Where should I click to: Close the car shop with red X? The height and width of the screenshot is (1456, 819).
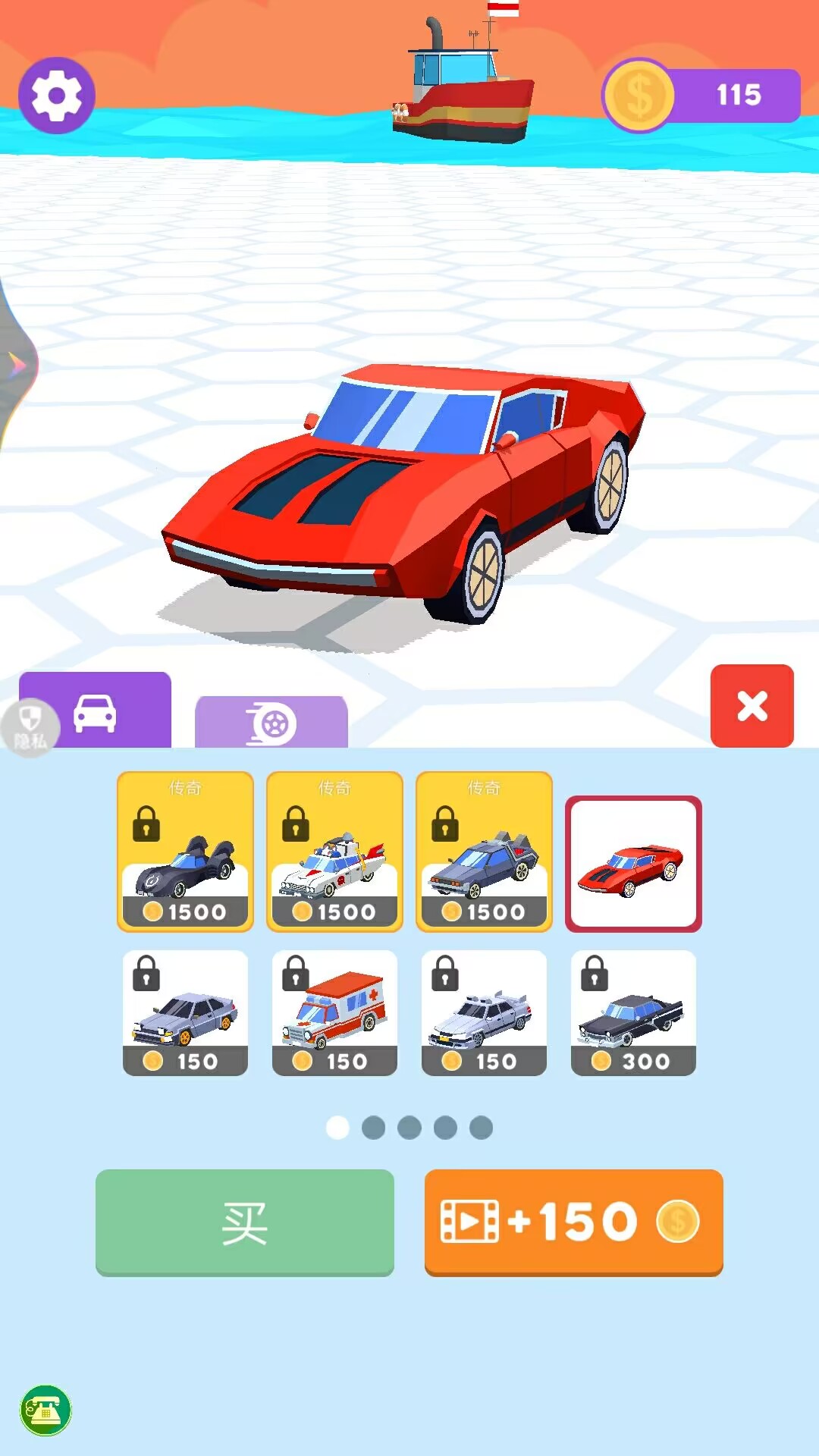[752, 706]
